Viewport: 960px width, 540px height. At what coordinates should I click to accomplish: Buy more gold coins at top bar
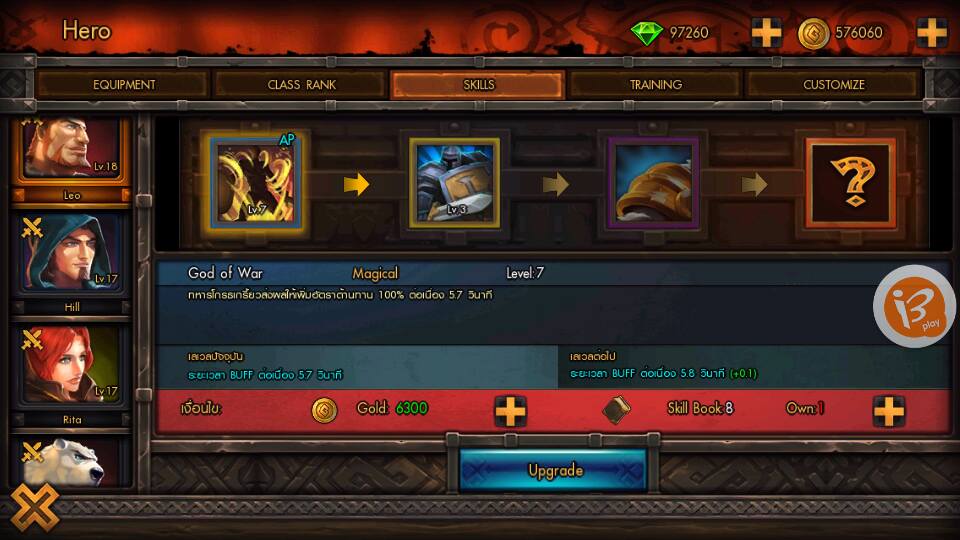coord(931,33)
